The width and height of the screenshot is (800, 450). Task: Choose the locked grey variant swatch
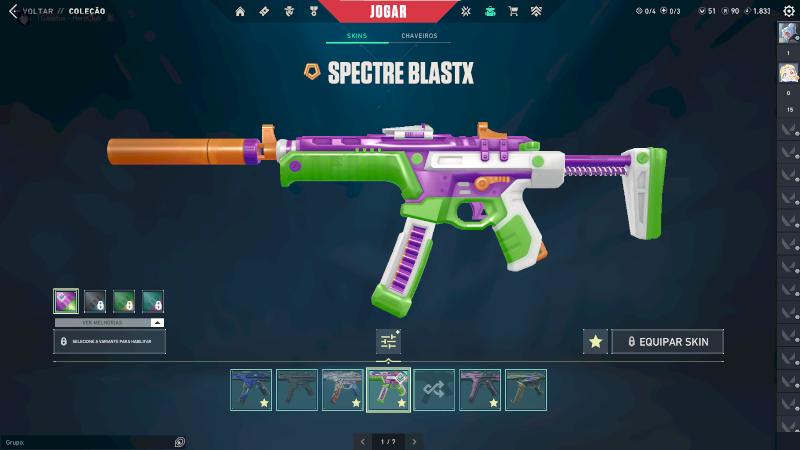tap(95, 300)
